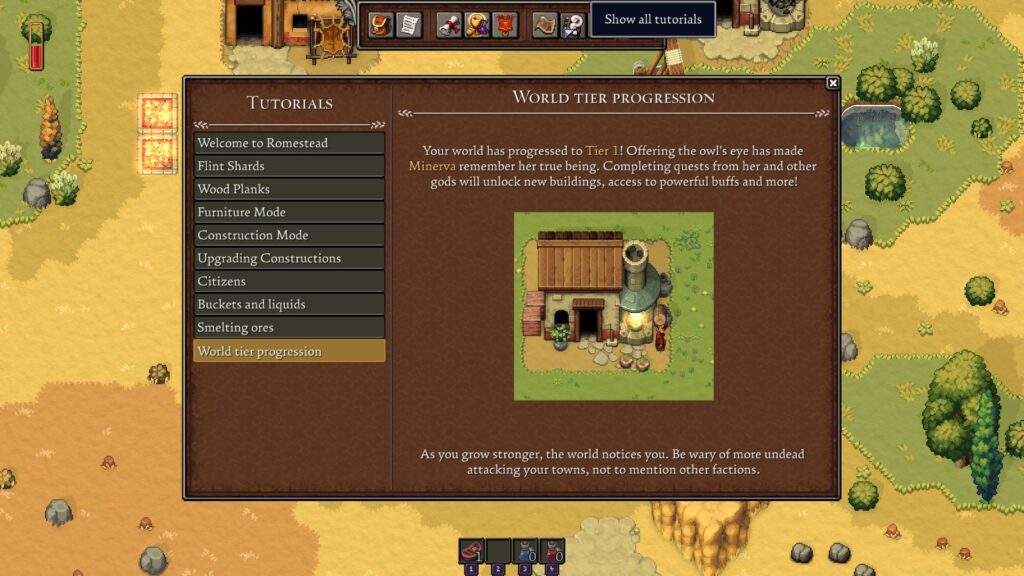Choose the Citizens tutorial

(289, 281)
